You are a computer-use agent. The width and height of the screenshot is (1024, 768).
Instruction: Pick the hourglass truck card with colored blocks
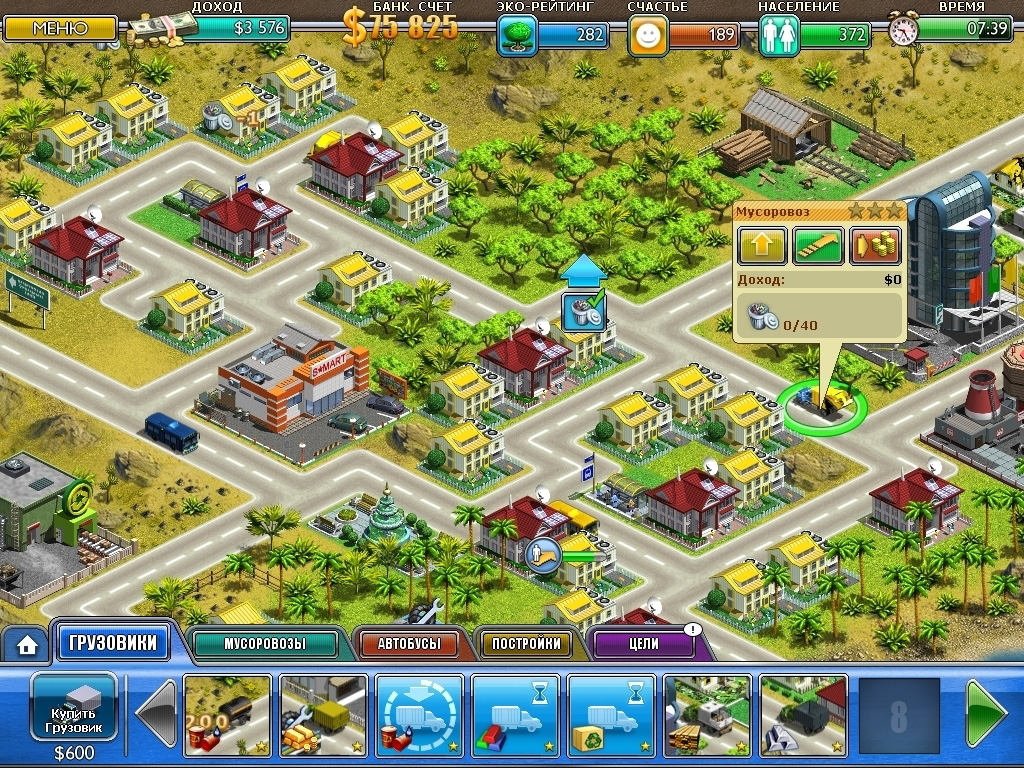coord(515,714)
